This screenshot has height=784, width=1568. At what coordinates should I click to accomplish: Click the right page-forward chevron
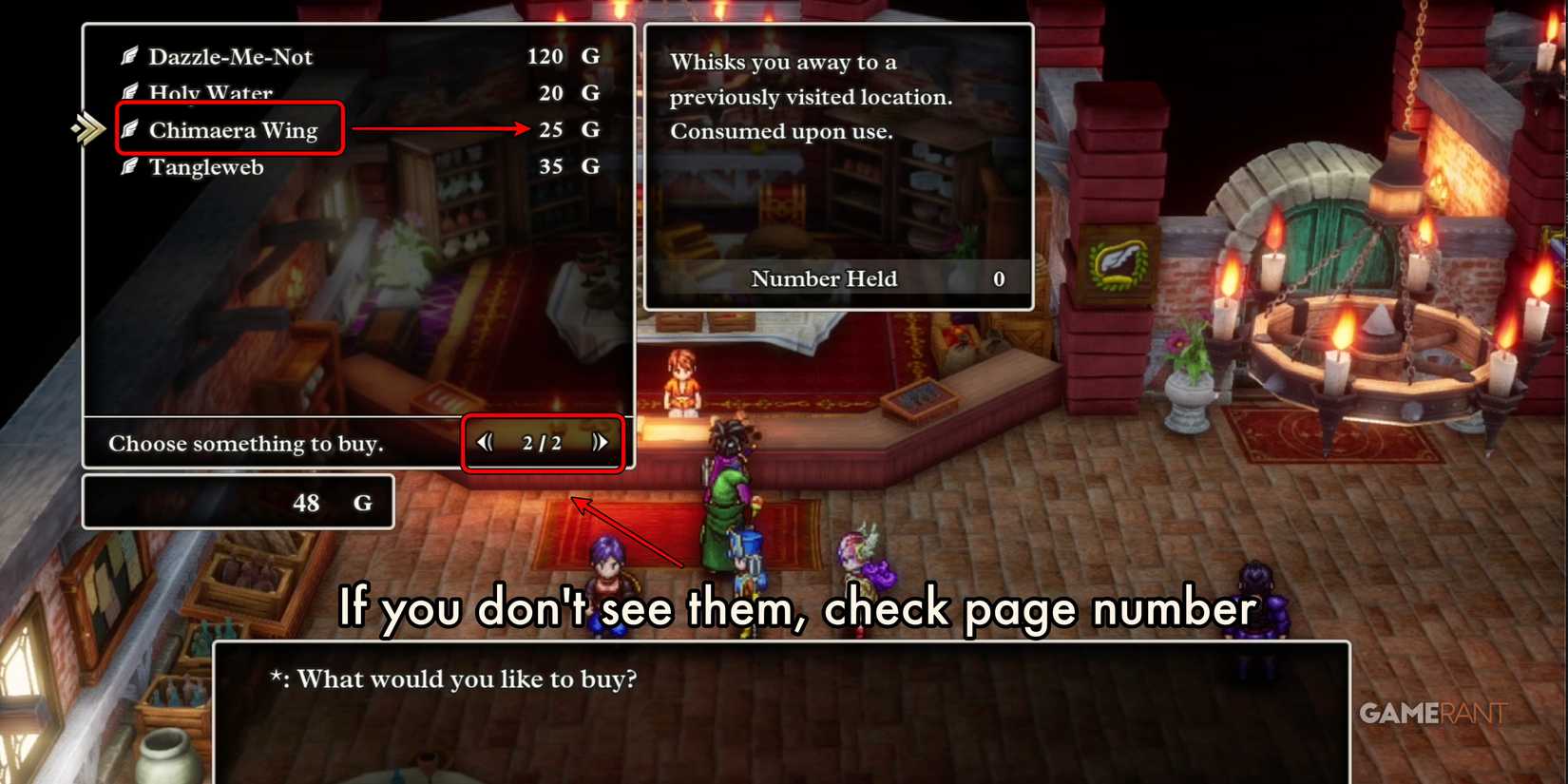pyautogui.click(x=599, y=442)
